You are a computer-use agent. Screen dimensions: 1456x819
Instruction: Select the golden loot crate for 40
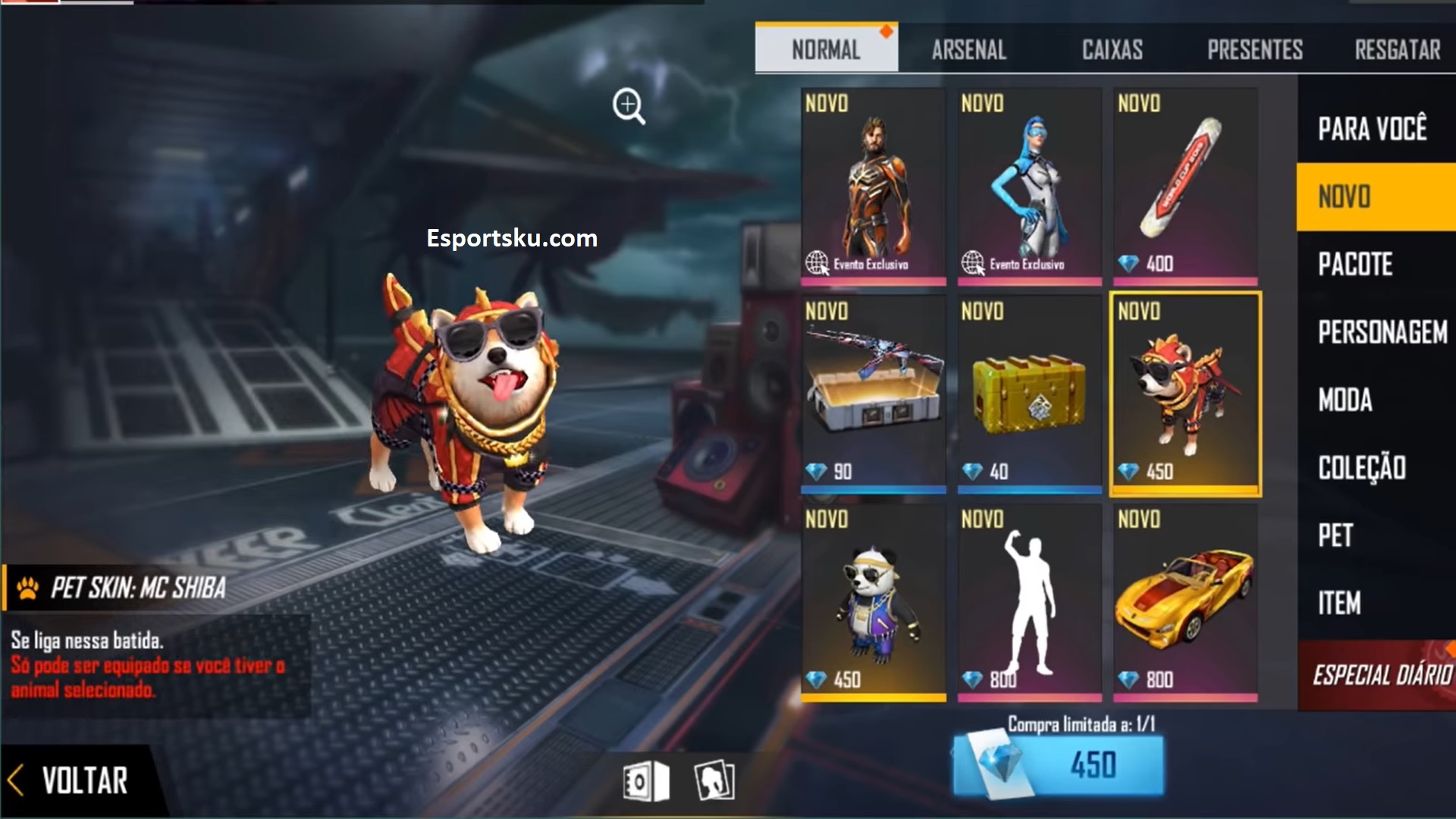(x=1029, y=394)
